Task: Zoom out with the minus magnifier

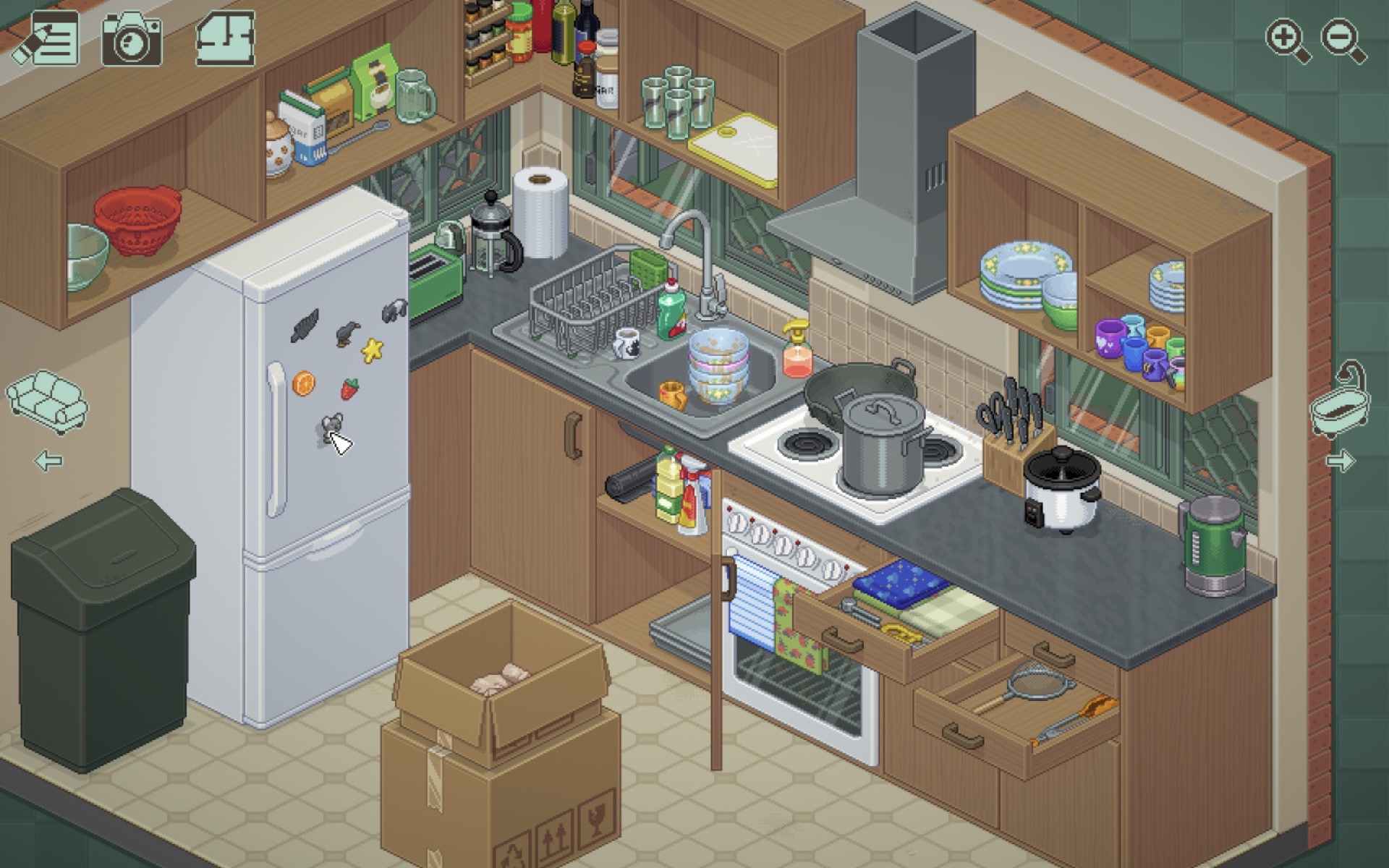Action: click(1343, 40)
